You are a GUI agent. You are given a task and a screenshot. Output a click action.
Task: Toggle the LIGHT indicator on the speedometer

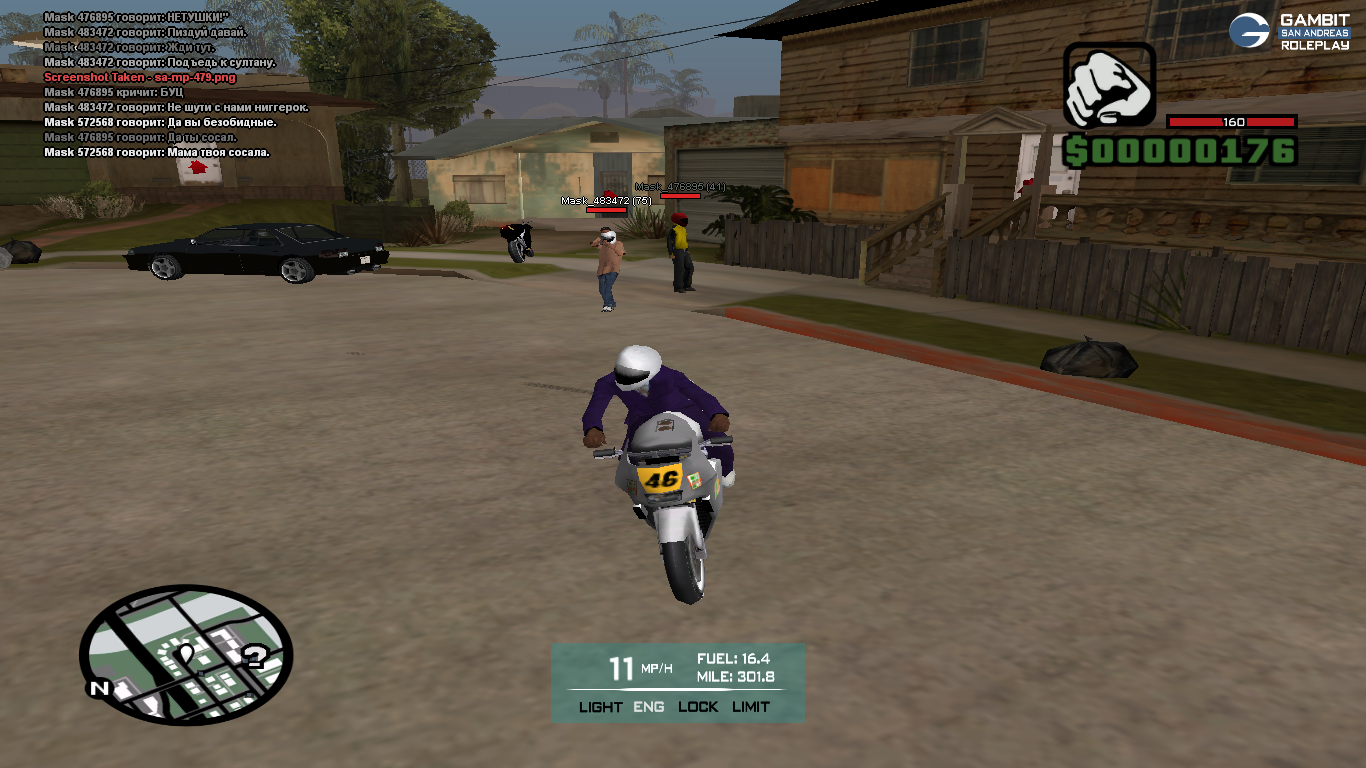(600, 707)
